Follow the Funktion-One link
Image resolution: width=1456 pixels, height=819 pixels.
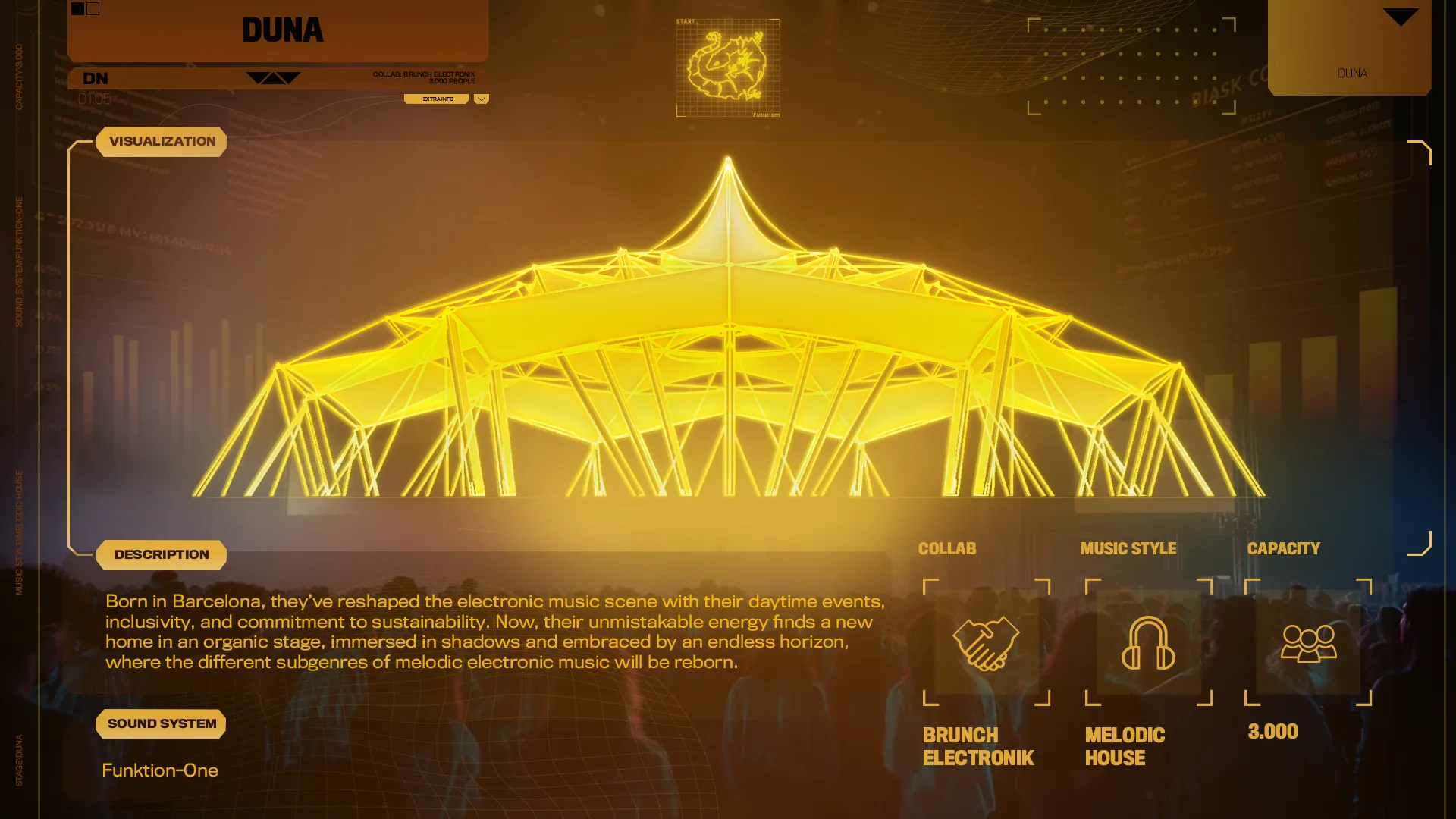pos(161,770)
